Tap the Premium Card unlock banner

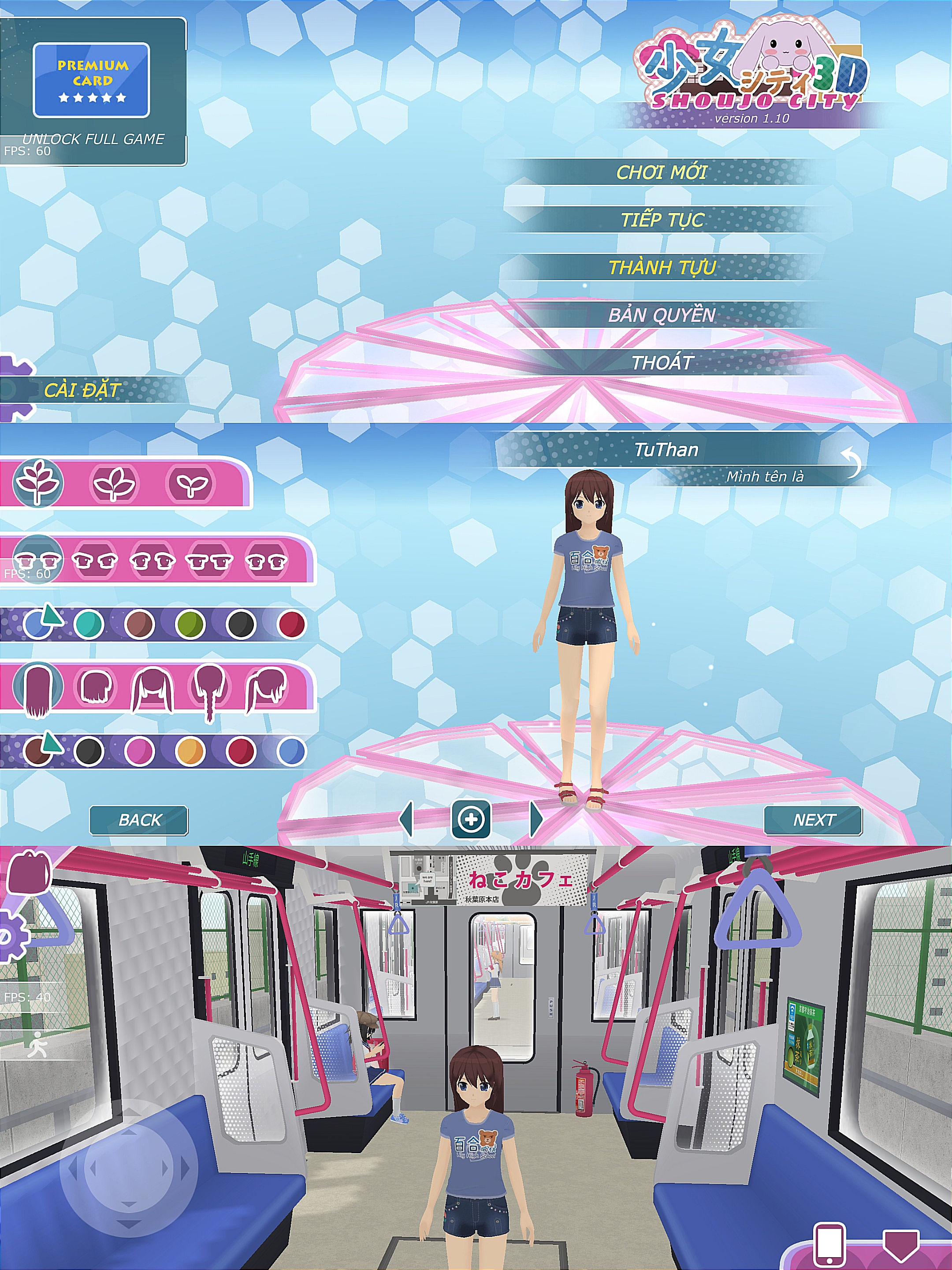pyautogui.click(x=91, y=80)
